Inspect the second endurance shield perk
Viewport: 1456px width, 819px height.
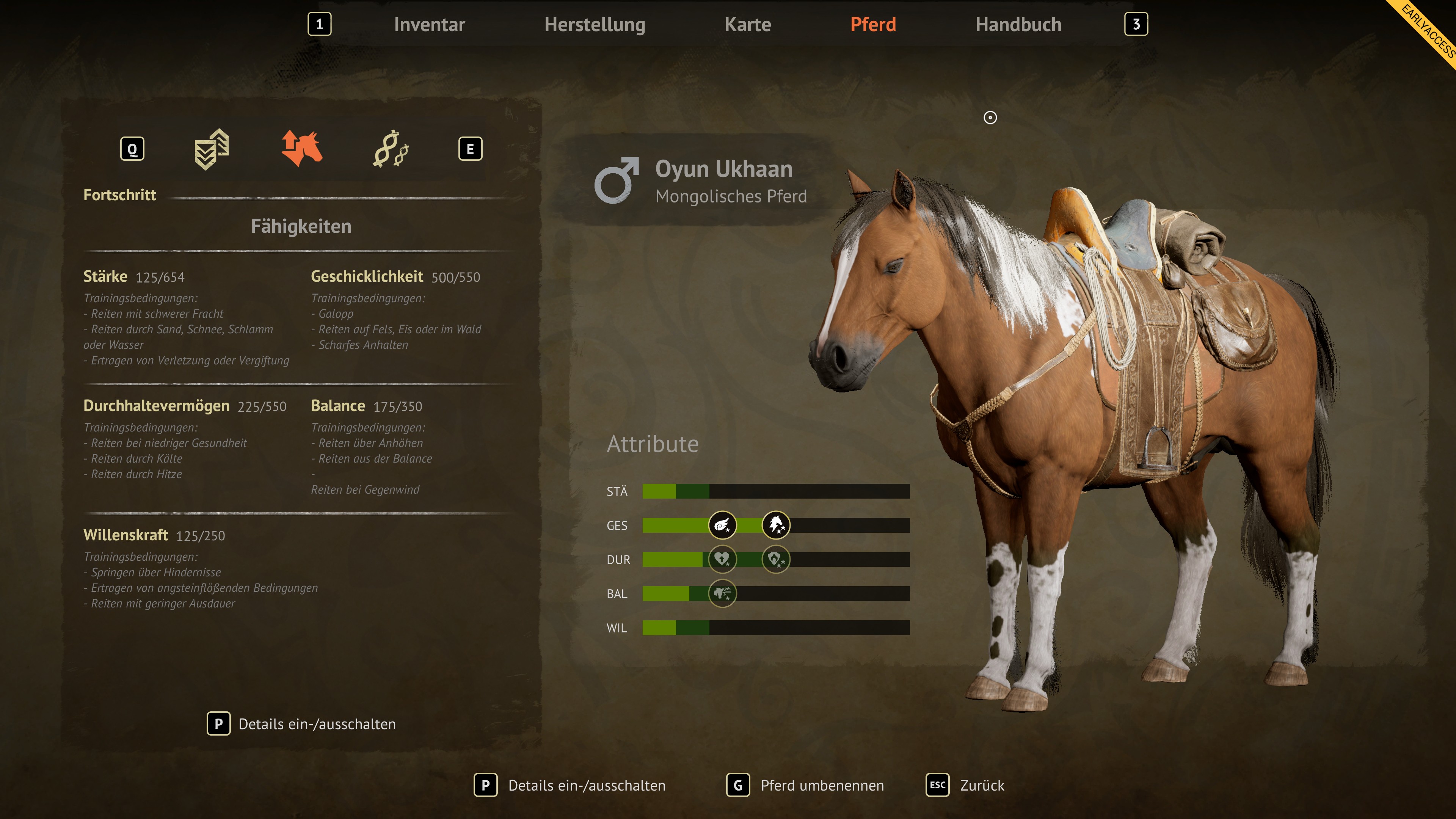[x=775, y=560]
